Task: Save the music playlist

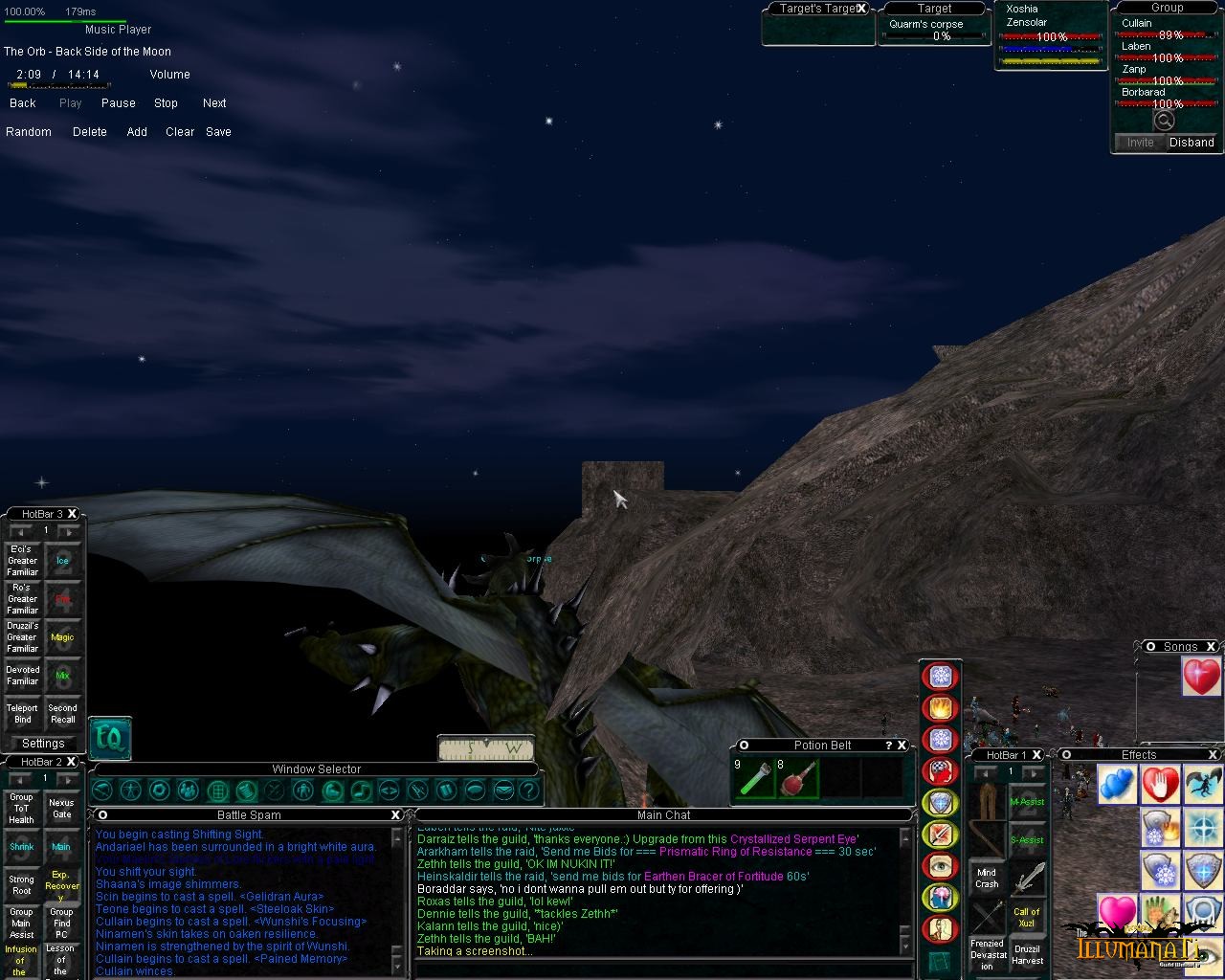Action: pos(218,132)
